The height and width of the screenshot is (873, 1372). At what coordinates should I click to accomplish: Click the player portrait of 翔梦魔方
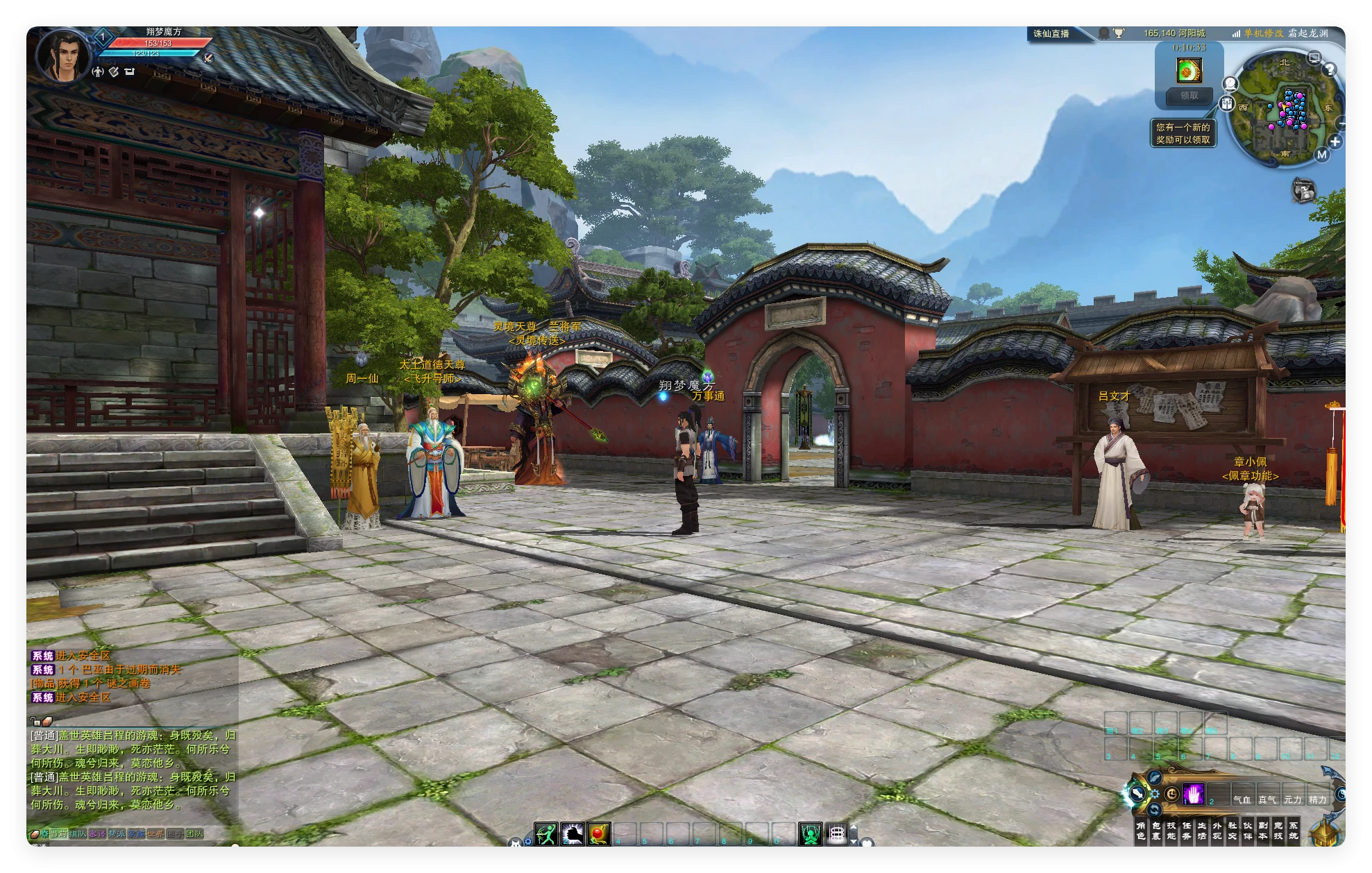coord(62,57)
